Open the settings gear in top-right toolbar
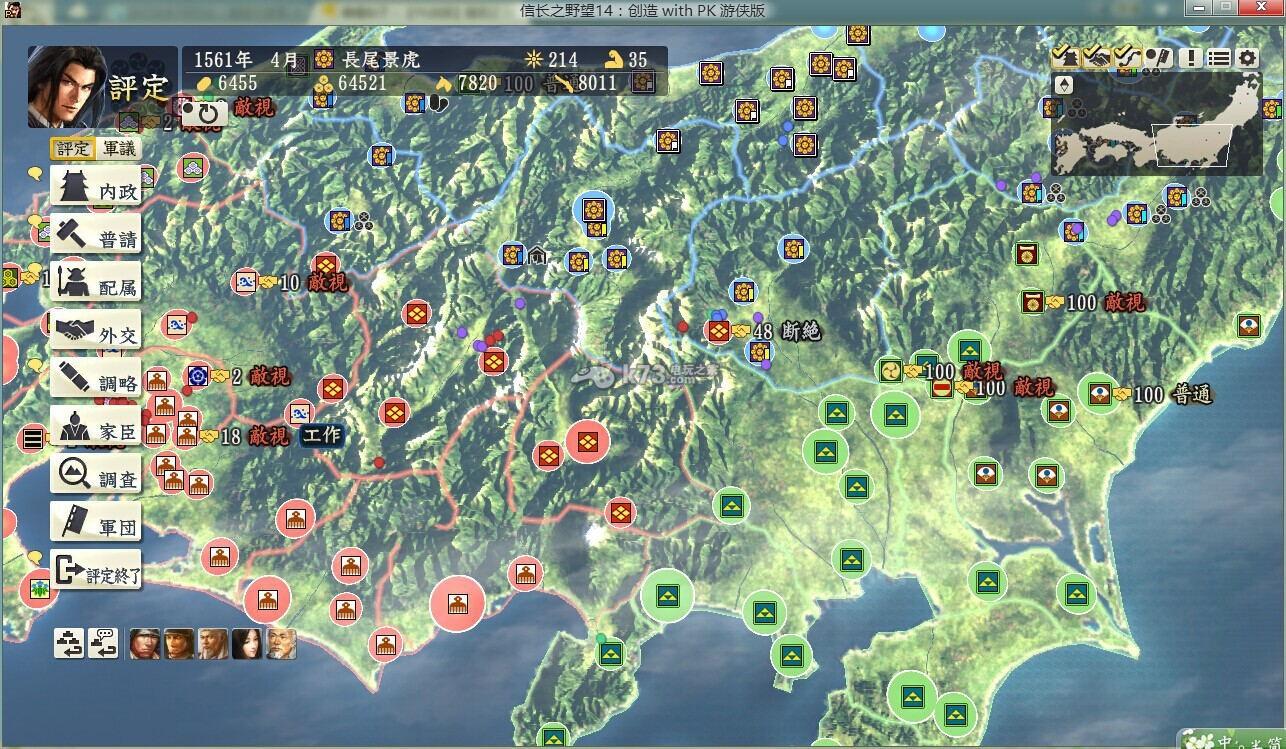The image size is (1286, 749). point(1246,58)
